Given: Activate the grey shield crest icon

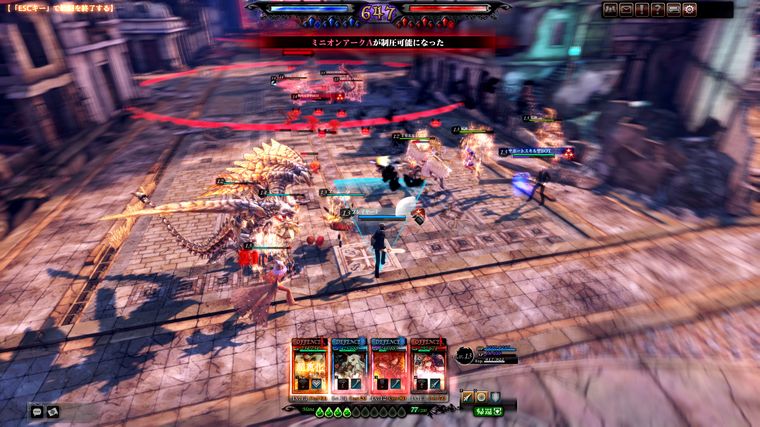Looking at the screenshot, I should tap(495, 397).
